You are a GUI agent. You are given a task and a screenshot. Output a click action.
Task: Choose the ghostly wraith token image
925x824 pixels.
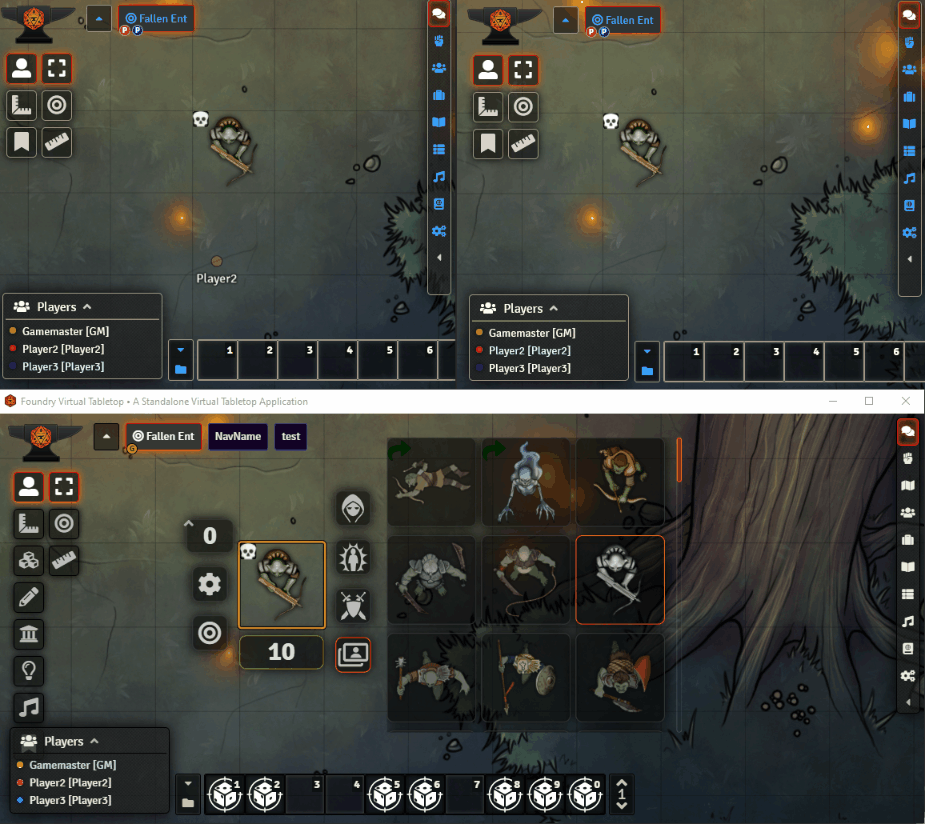(526, 482)
